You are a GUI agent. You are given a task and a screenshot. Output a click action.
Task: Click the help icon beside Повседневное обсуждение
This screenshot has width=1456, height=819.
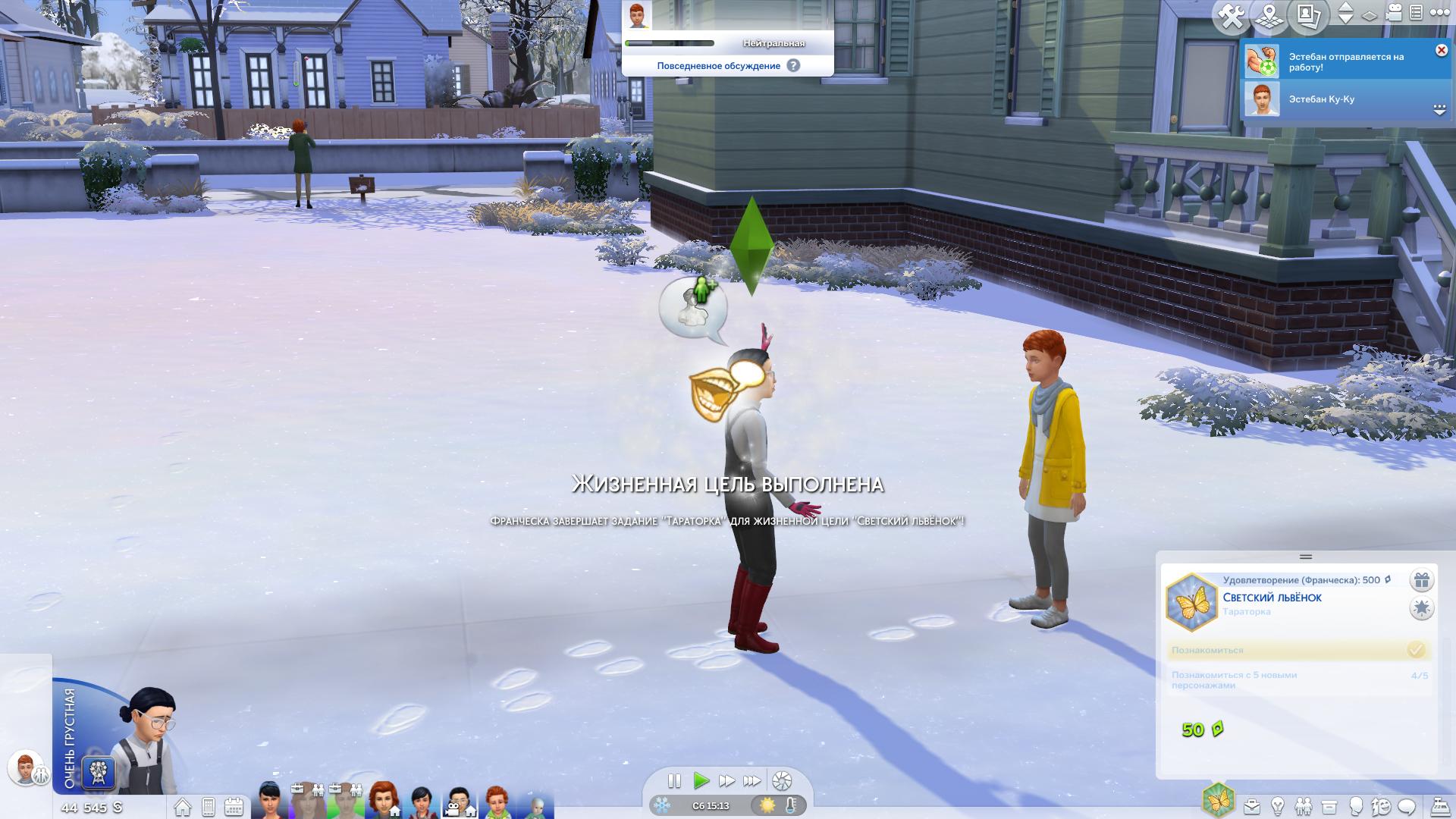tap(793, 65)
